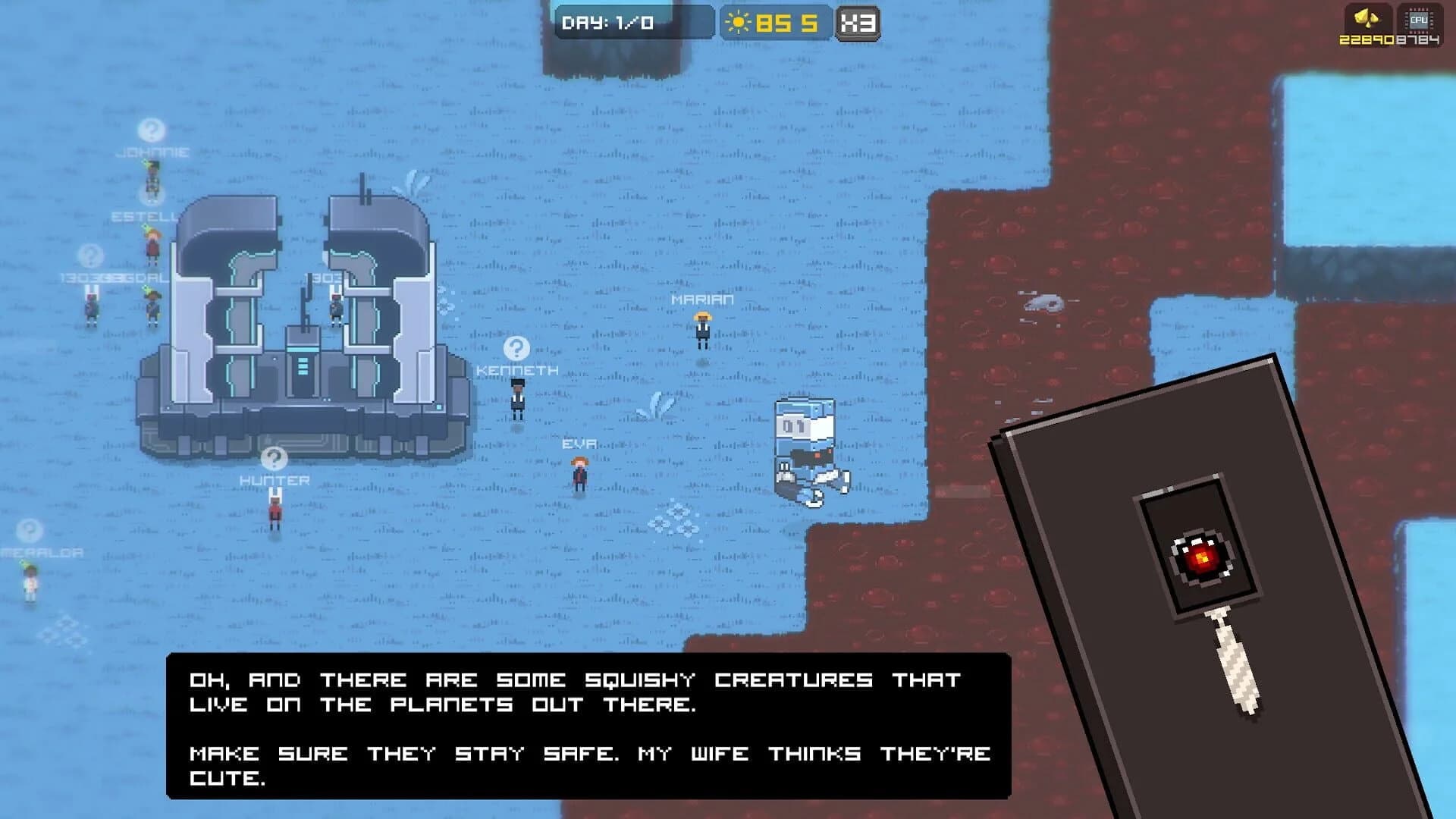The height and width of the screenshot is (819, 1456).
Task: Select colonist Eva
Action: point(579,474)
